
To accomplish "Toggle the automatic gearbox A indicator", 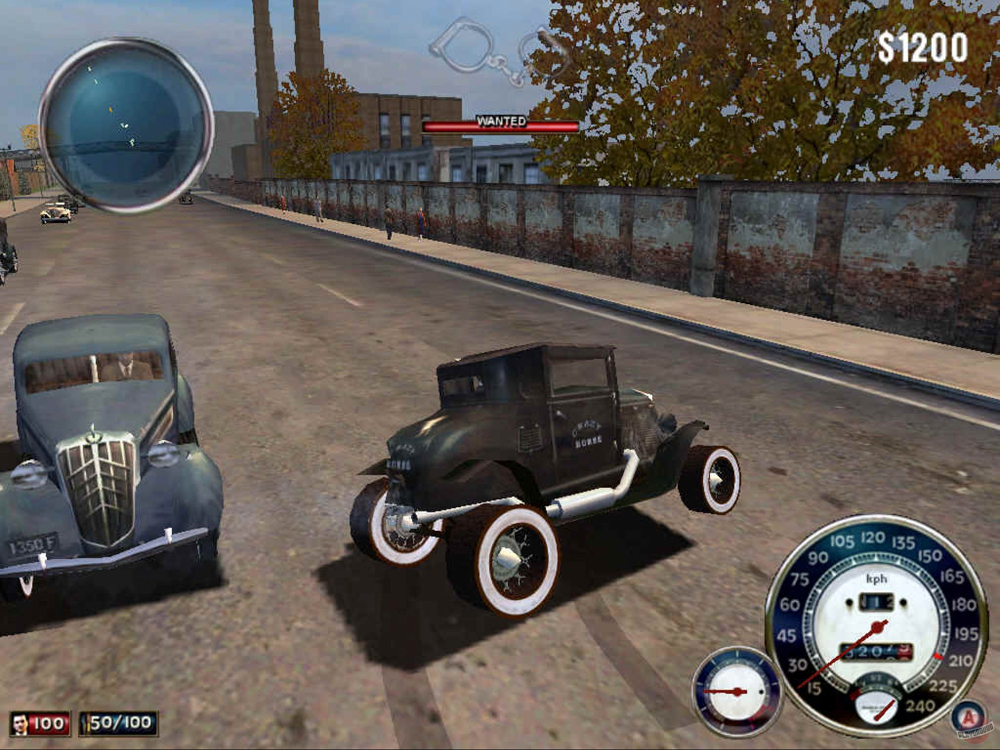I will coord(967,715).
